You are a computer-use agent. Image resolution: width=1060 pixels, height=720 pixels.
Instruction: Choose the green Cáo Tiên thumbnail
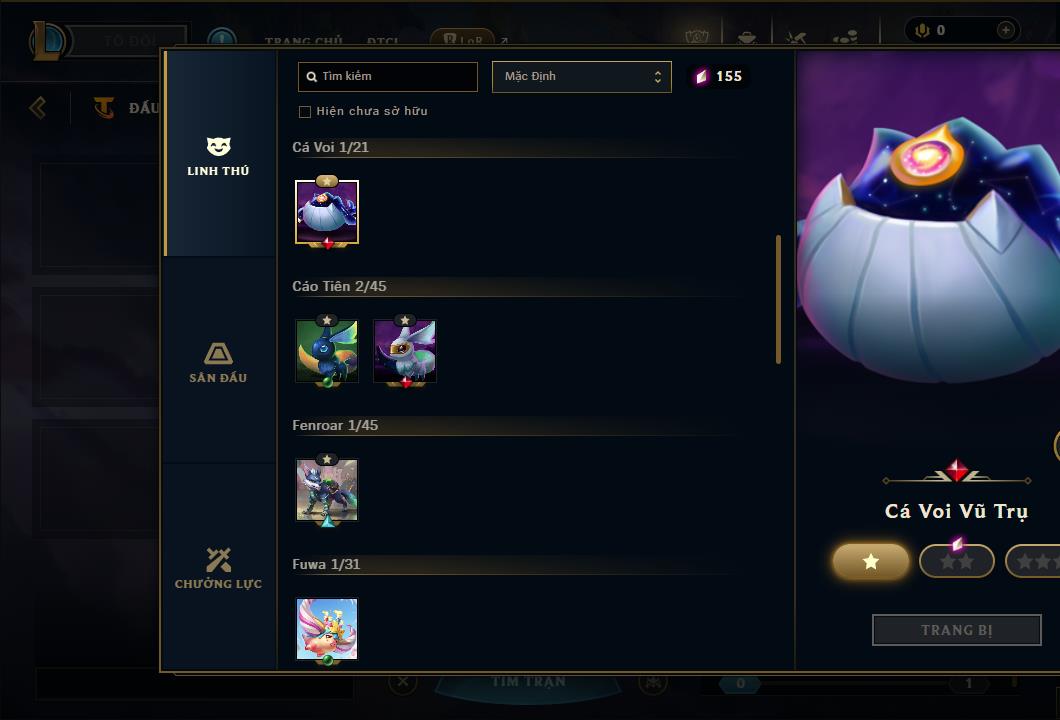click(x=327, y=351)
